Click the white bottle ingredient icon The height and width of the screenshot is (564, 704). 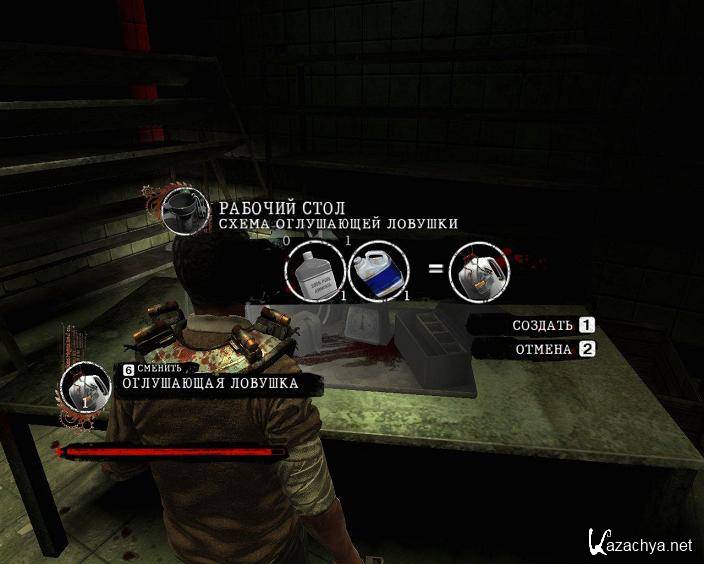coord(314,271)
